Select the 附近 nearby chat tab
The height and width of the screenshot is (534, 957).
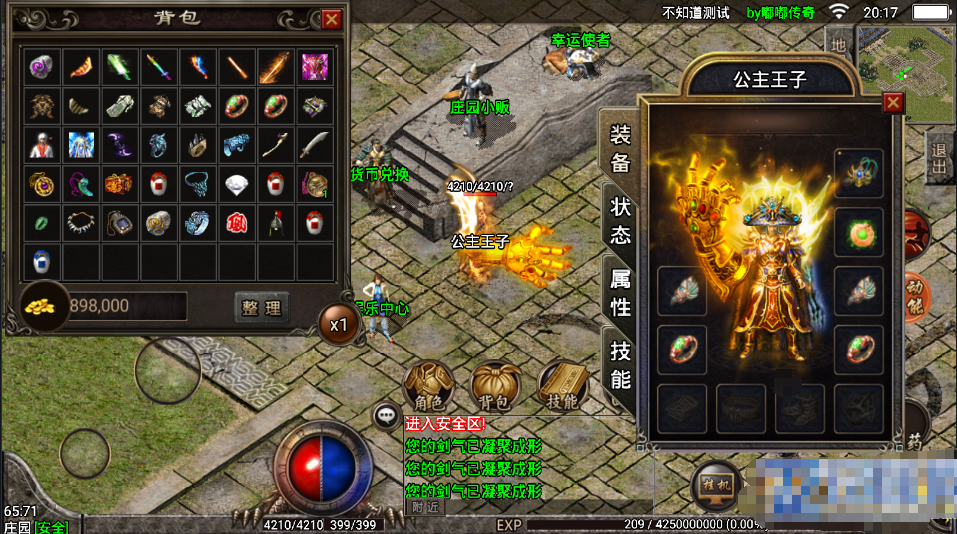[425, 506]
